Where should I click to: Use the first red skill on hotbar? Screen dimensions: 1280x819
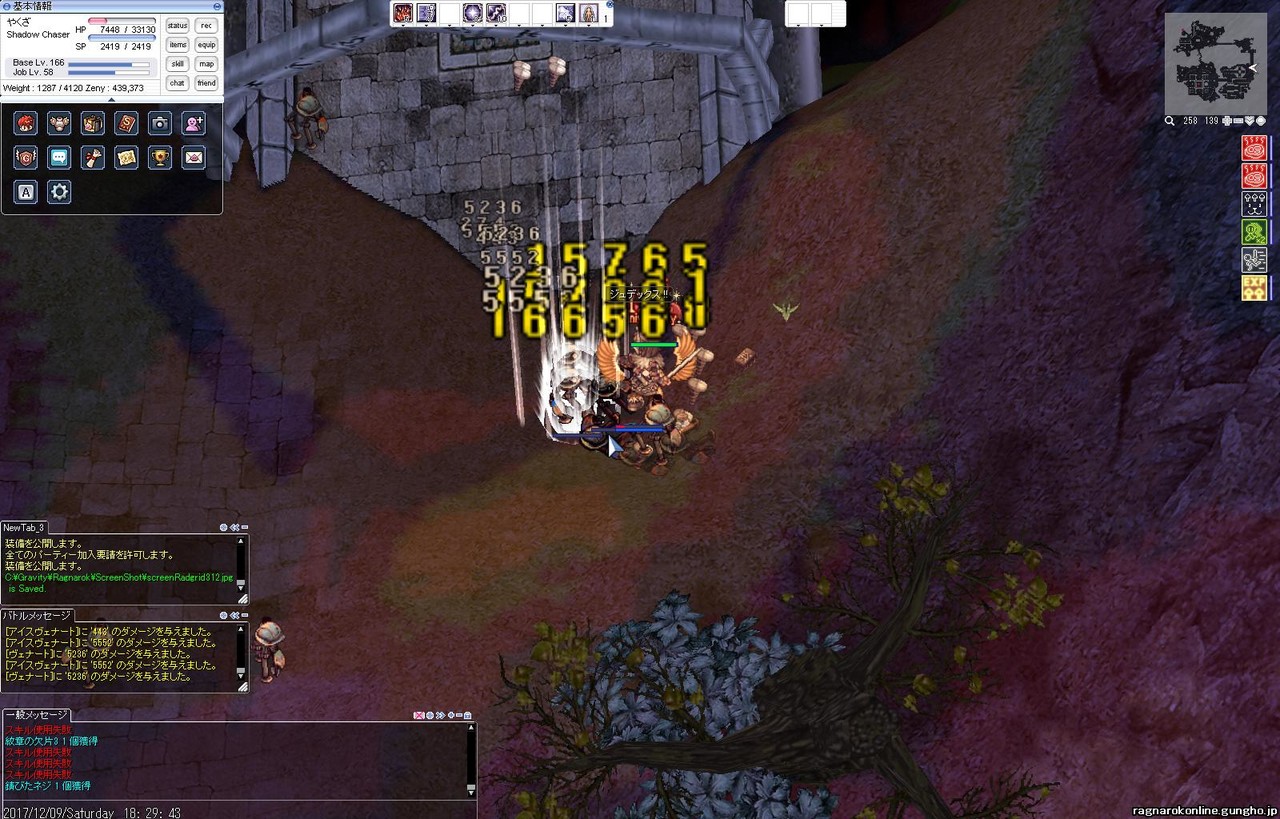tap(403, 13)
